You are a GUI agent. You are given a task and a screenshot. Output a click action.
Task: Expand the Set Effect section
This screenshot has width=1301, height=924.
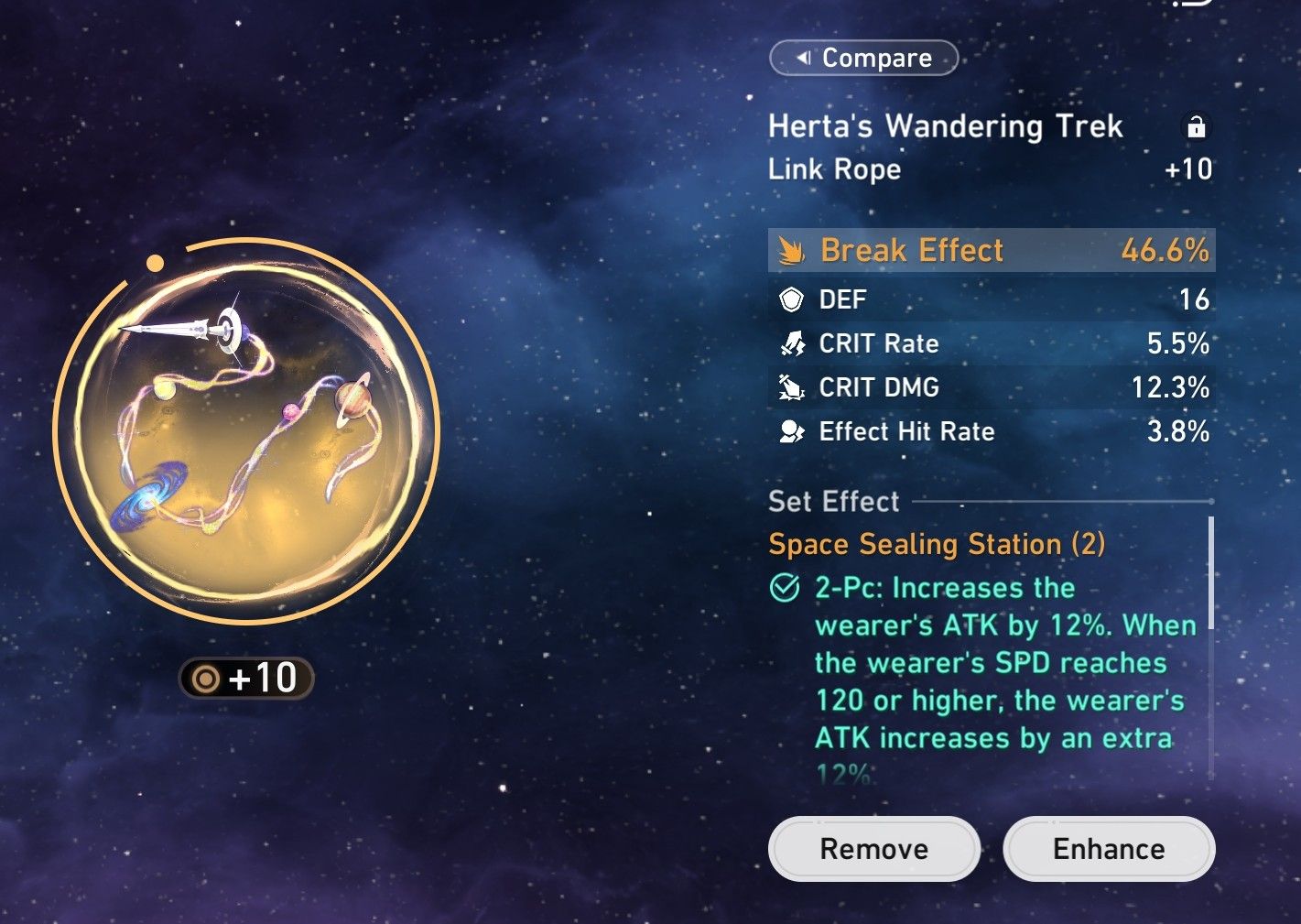[x=832, y=502]
